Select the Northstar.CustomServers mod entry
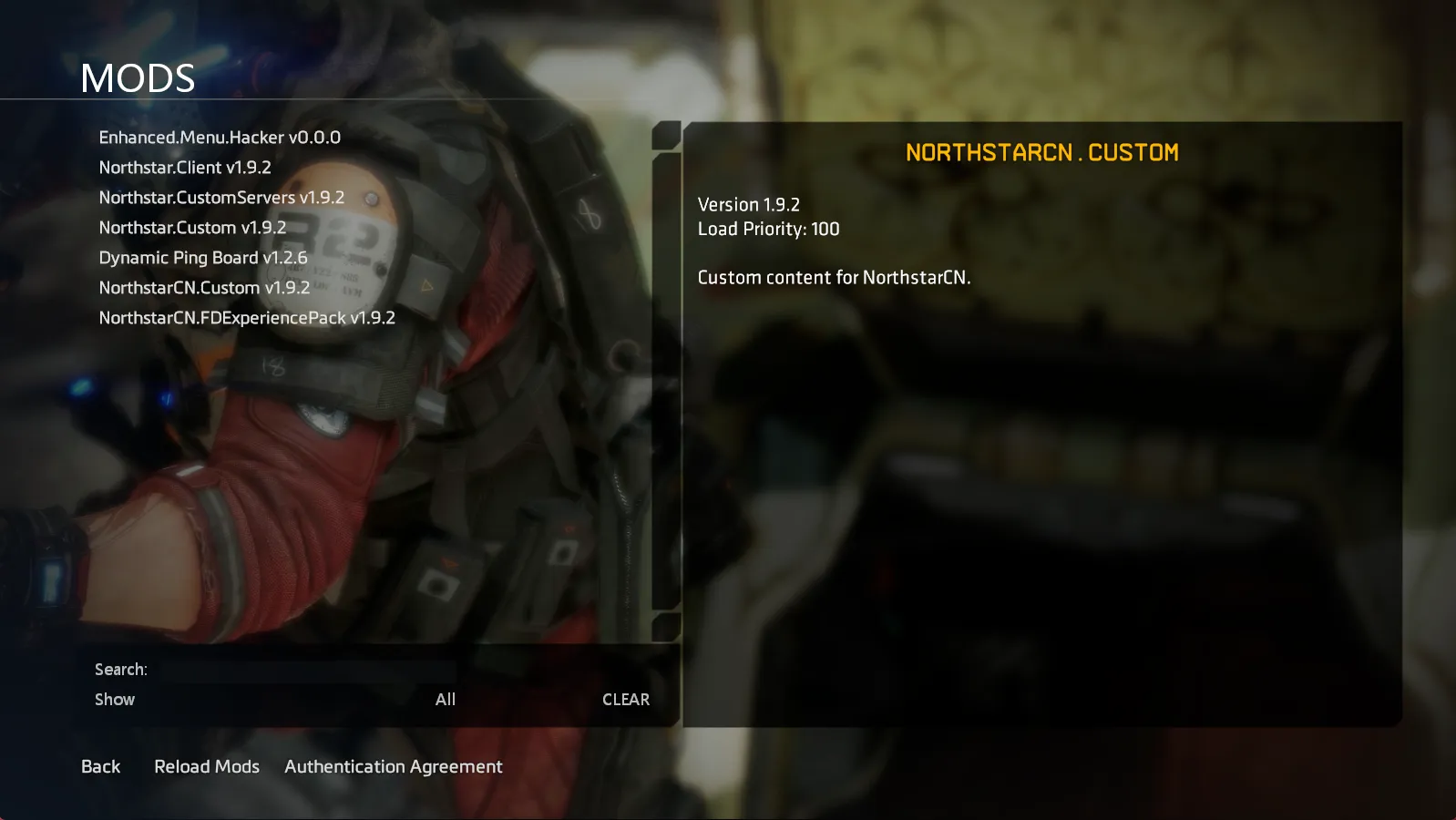1456x820 pixels. coord(221,197)
